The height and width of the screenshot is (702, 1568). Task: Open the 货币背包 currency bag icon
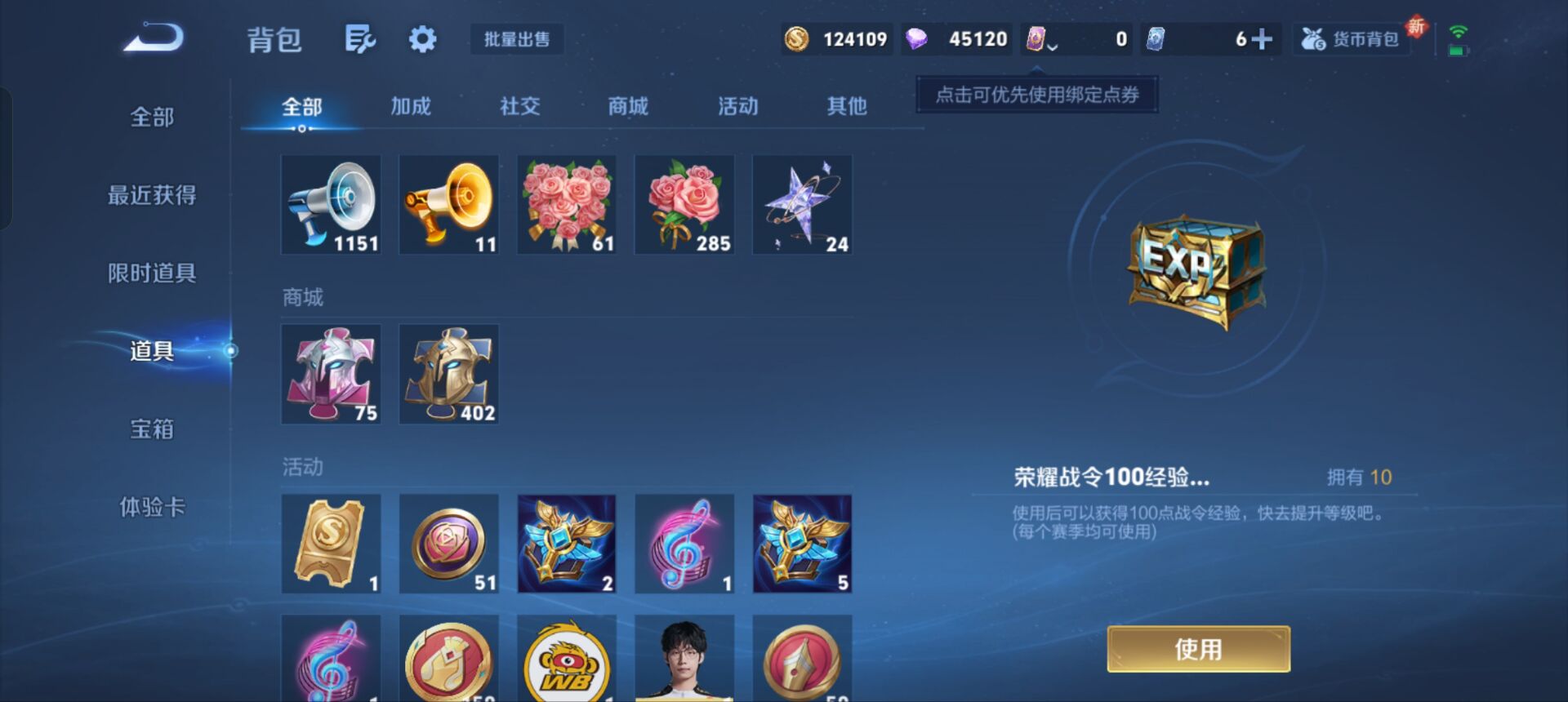pyautogui.click(x=1351, y=37)
